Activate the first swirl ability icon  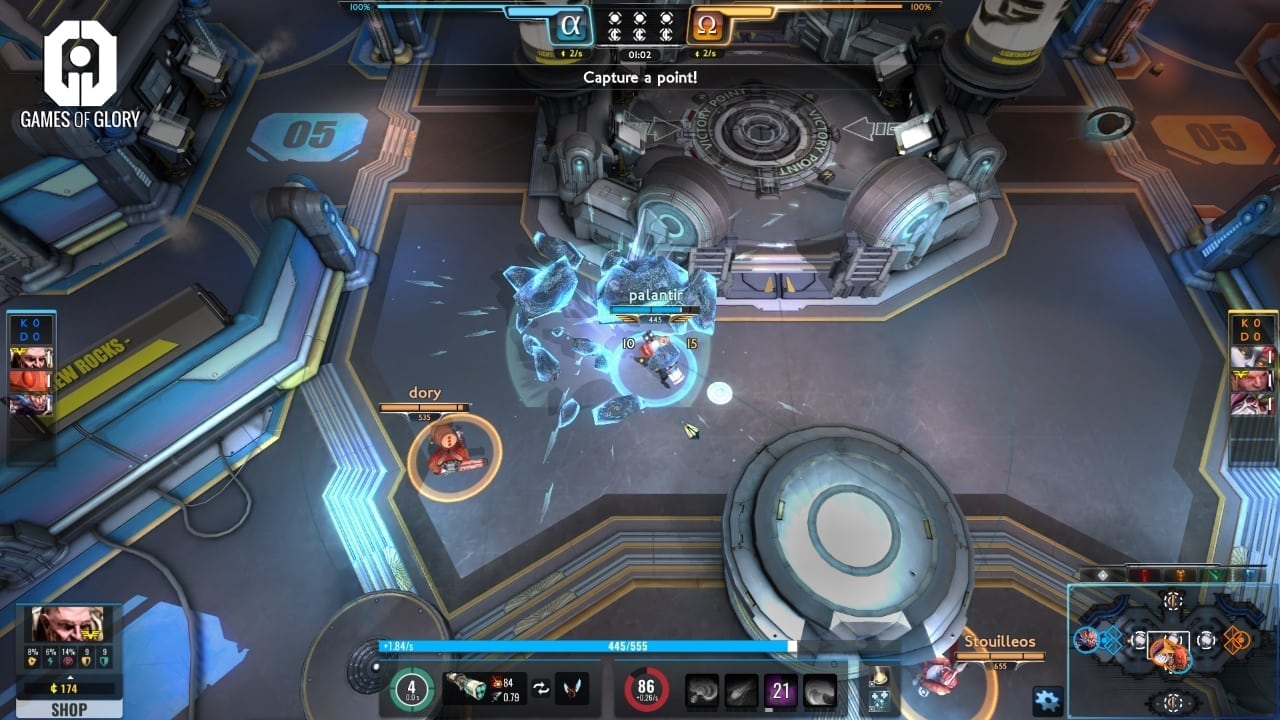point(702,690)
